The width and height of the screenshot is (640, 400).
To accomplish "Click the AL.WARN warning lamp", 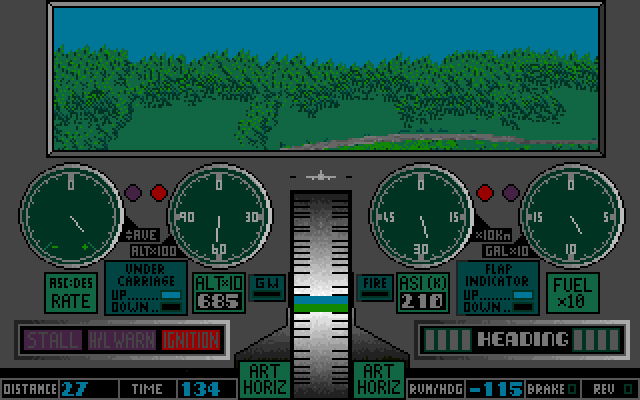I will [122, 340].
